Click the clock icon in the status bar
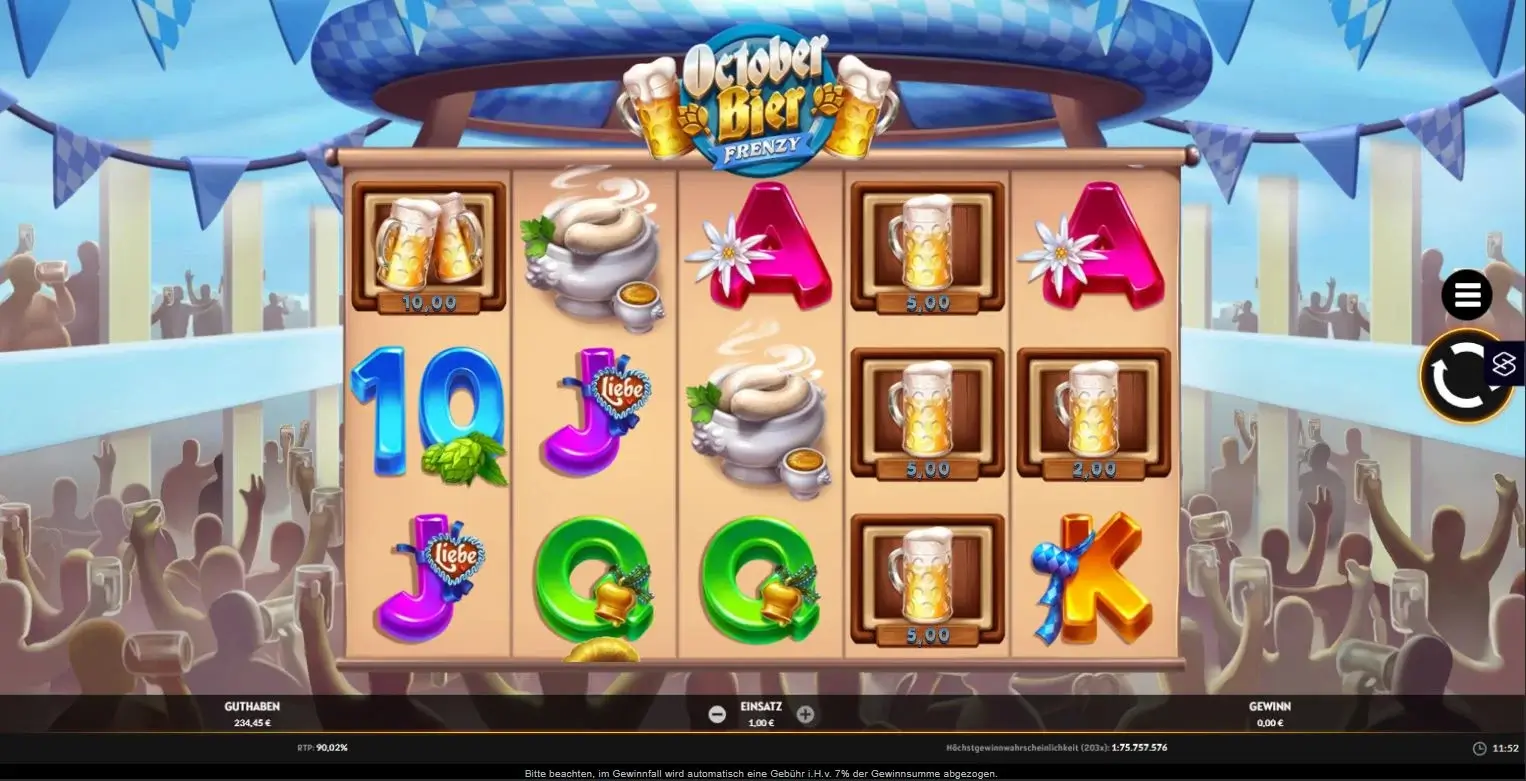Viewport: 1526px width, 781px height. click(x=1477, y=747)
